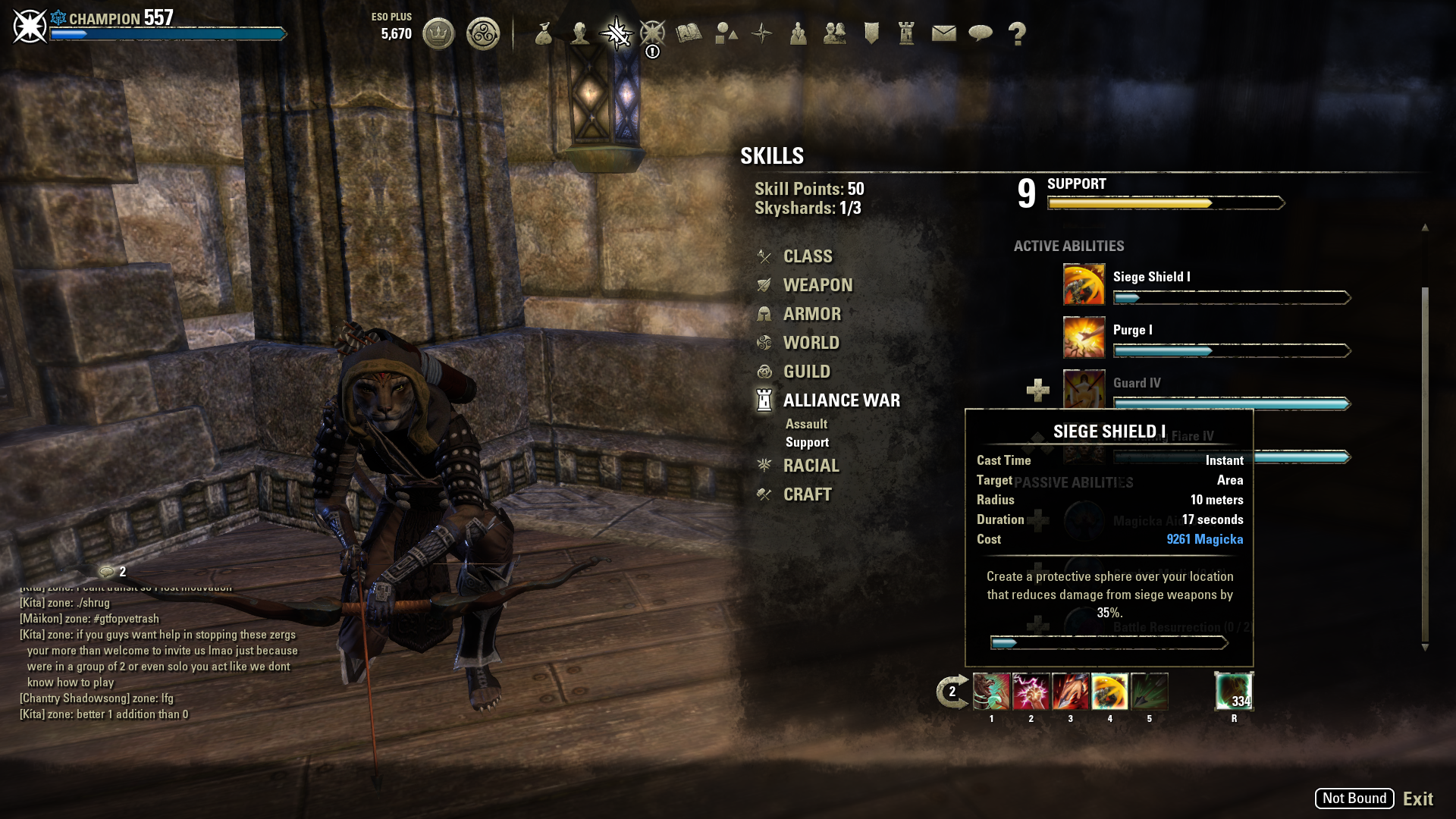
Task: Click the Purge I ability icon
Action: coord(1084,337)
